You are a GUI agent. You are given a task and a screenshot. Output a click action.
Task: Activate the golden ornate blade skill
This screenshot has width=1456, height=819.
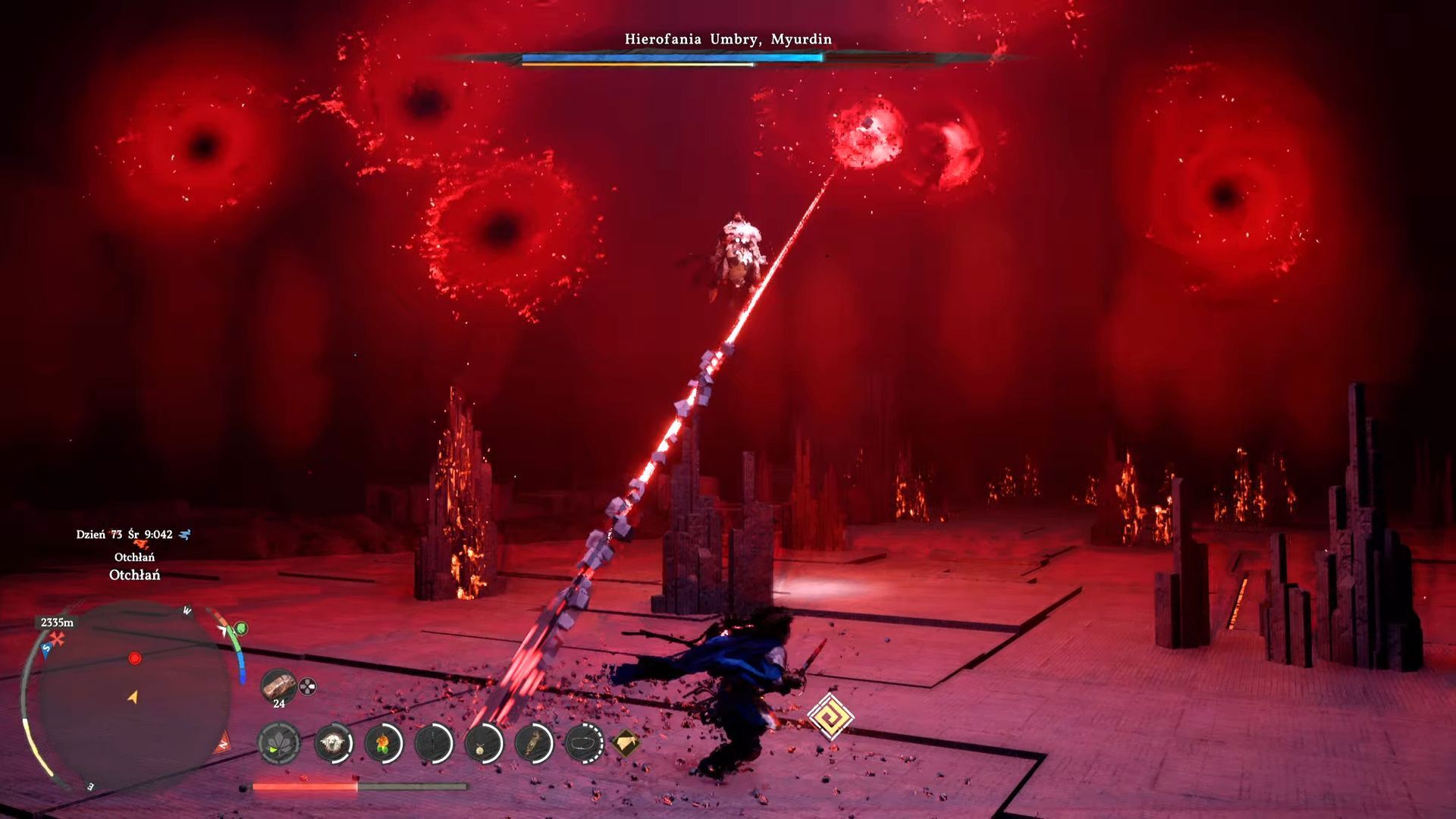pos(534,743)
